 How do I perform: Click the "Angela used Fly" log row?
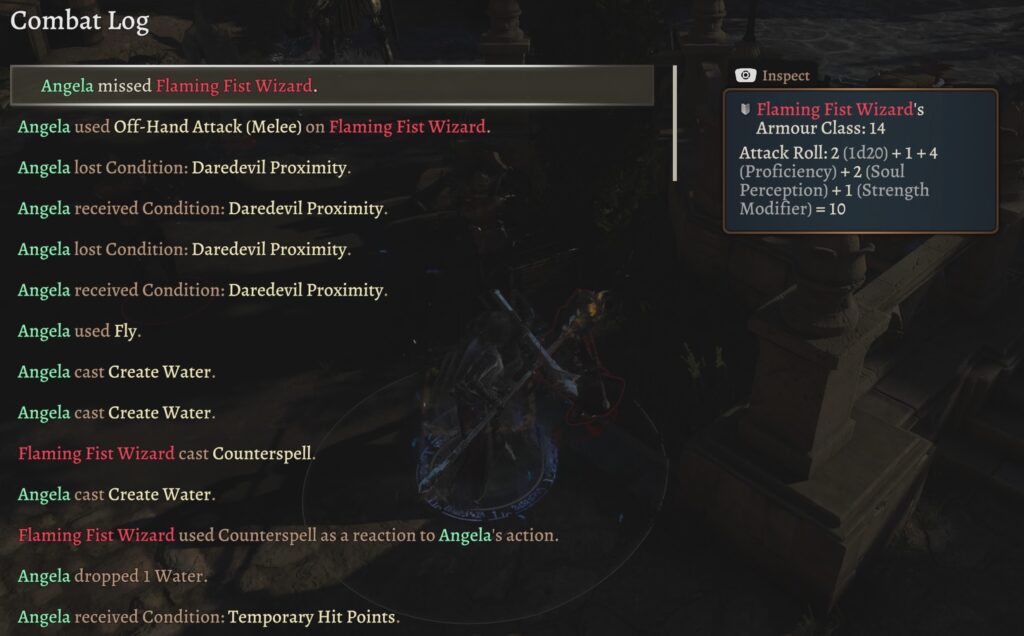tap(80, 331)
